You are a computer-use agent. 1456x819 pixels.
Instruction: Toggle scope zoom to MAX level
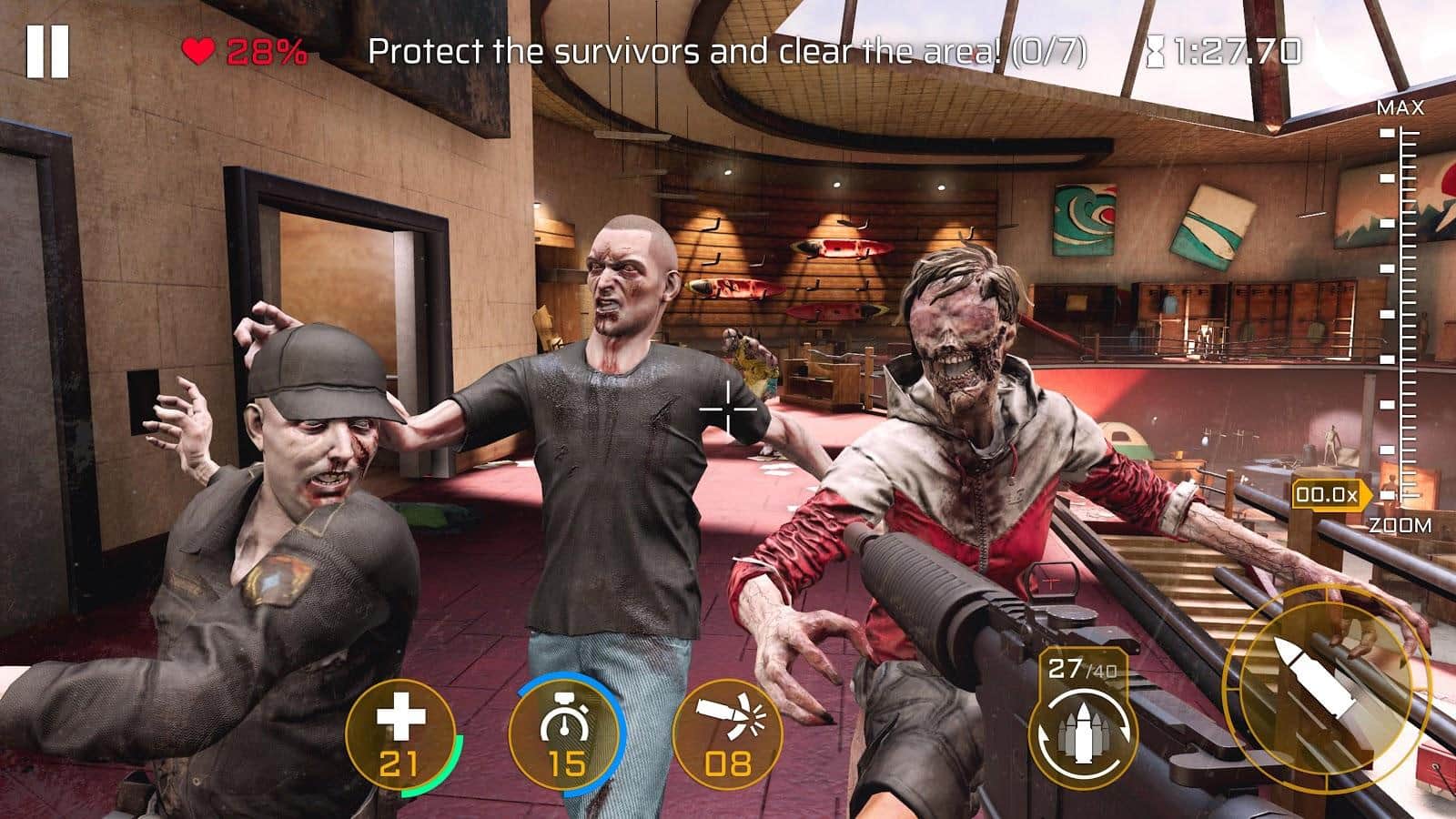click(x=1401, y=106)
